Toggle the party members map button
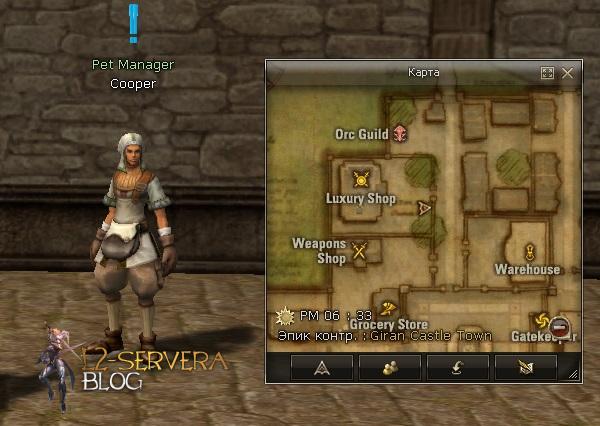Screen dimensions: 600x426 390,367
